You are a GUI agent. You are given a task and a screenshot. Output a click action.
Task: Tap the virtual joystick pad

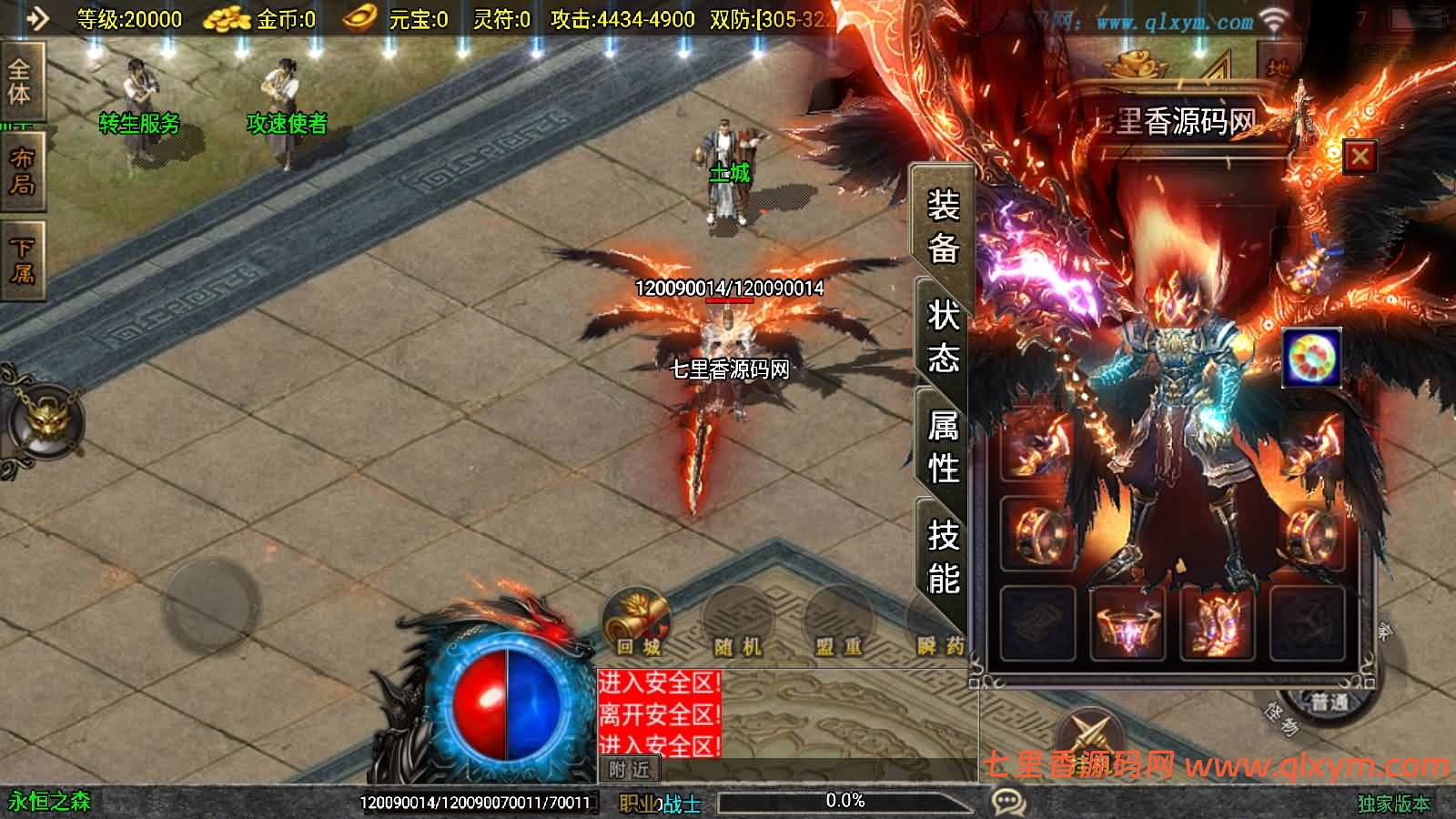click(211, 603)
